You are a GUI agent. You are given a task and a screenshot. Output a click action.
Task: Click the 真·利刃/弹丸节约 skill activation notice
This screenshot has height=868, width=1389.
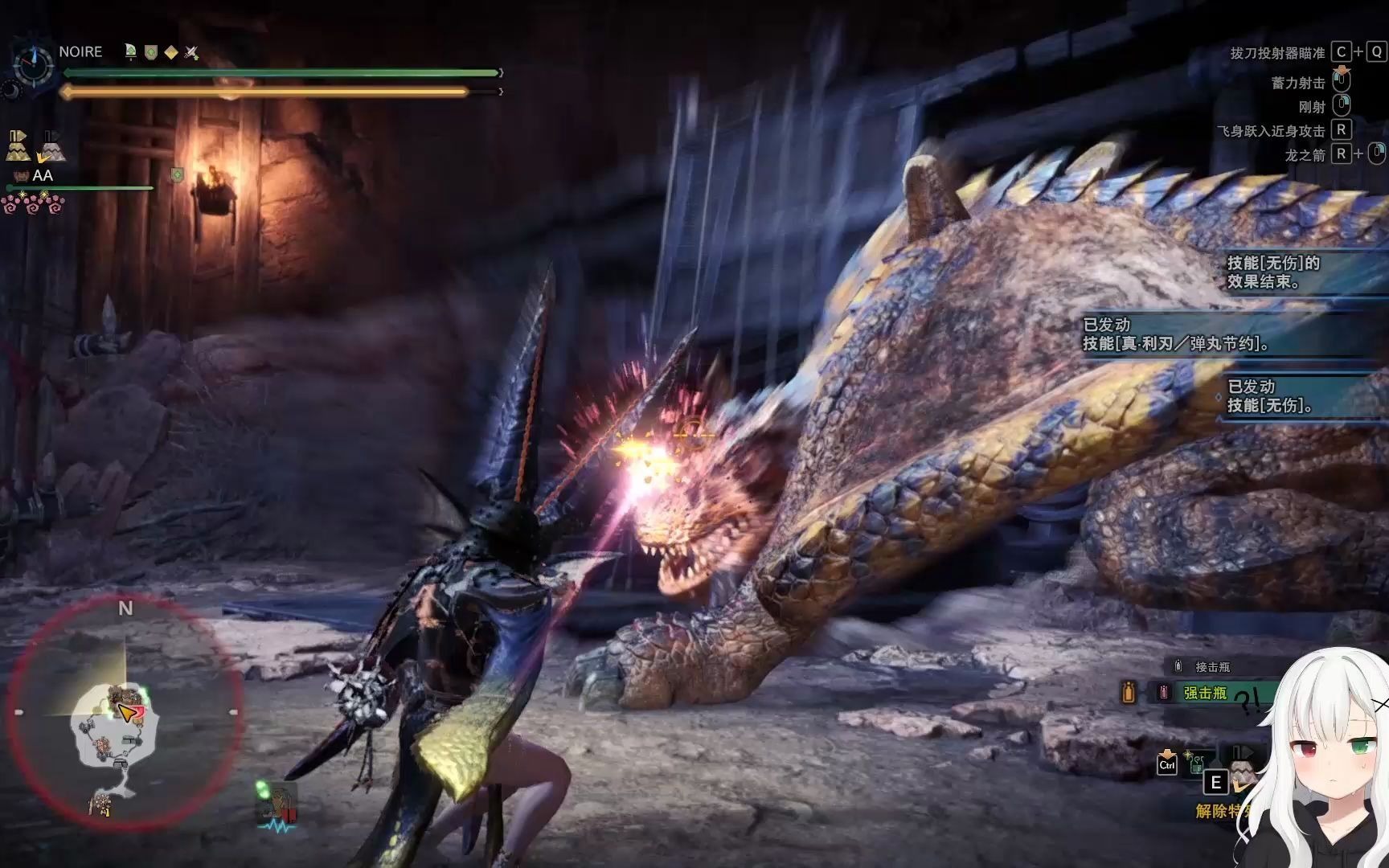click(1177, 334)
